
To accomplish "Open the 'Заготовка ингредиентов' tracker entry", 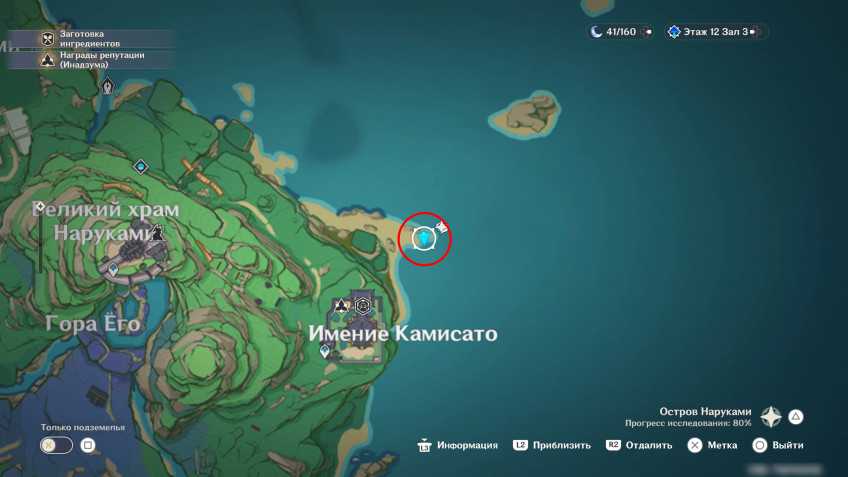I will pos(88,39).
